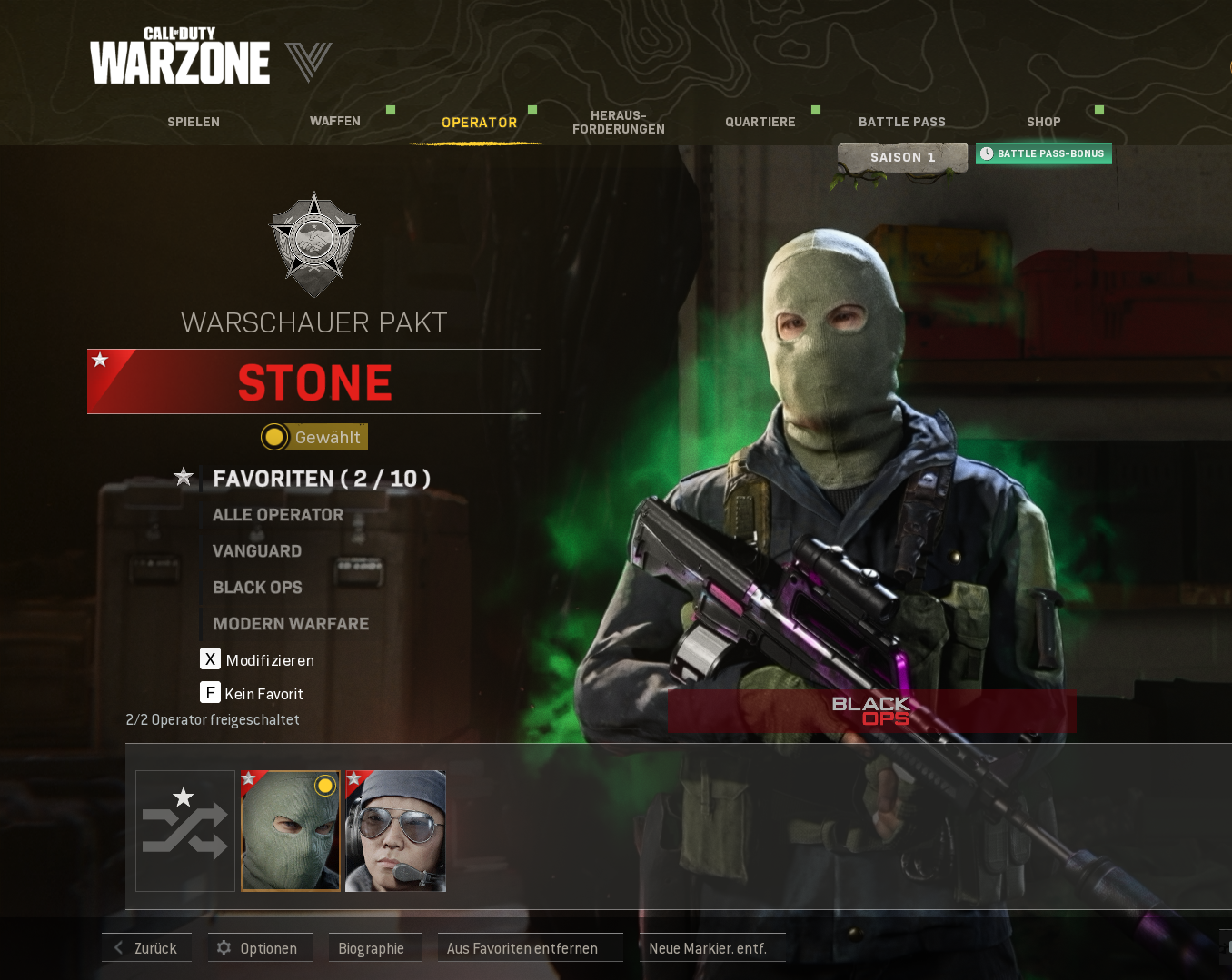
Task: Filter operators by Black Ops
Action: click(257, 588)
